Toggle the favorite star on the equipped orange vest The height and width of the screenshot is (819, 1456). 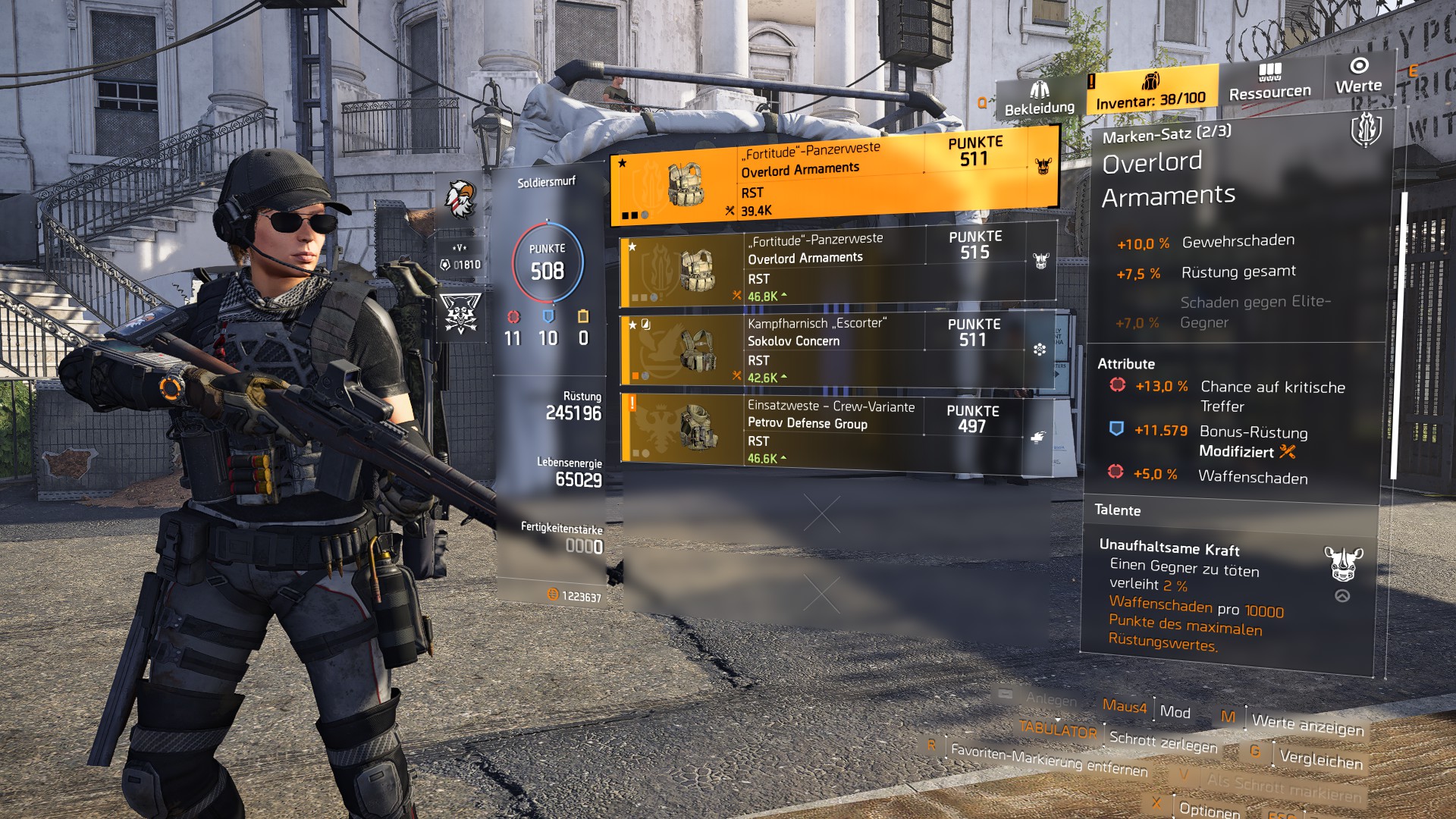[x=622, y=162]
